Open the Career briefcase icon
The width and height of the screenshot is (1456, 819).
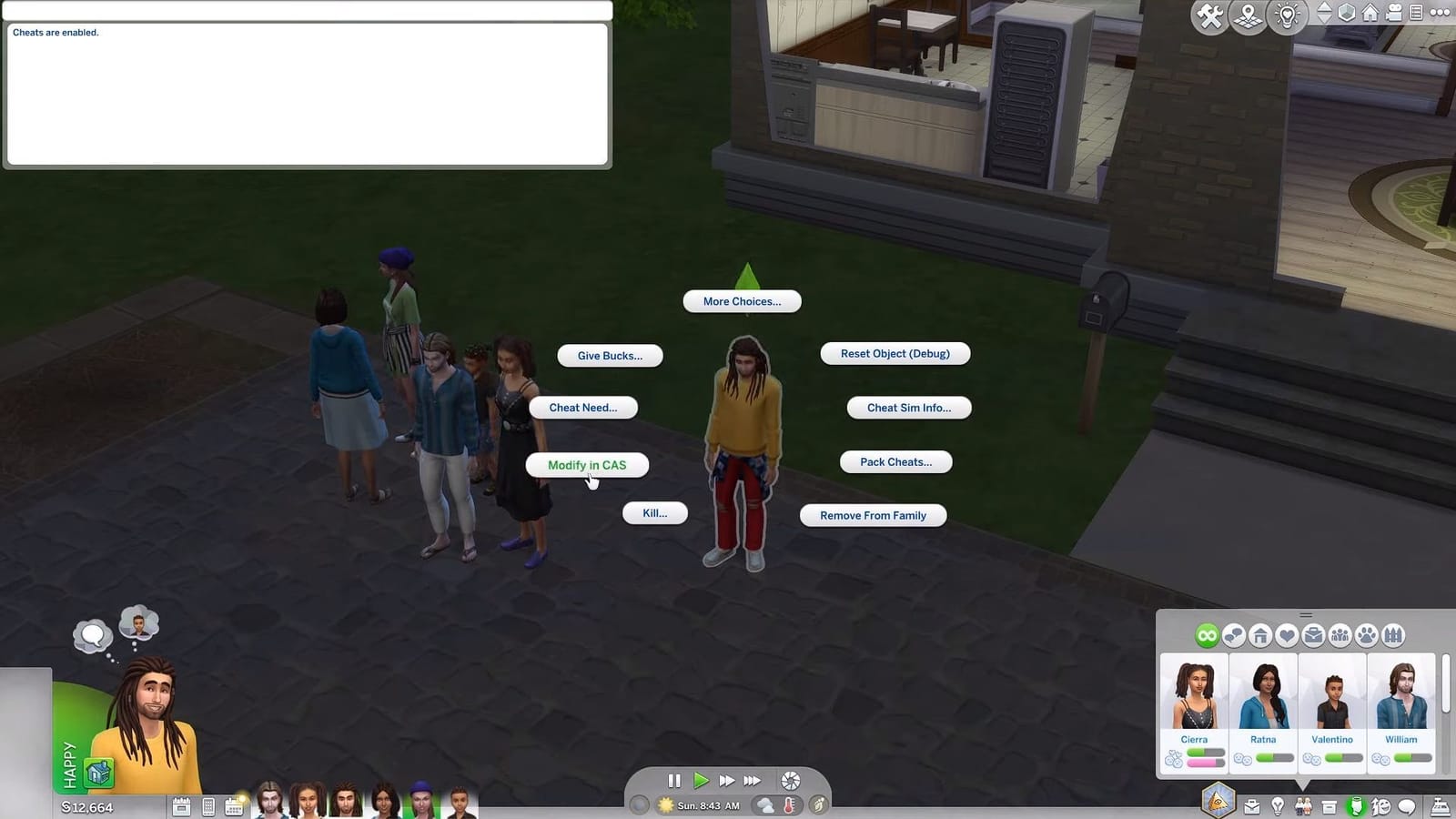tap(1251, 805)
